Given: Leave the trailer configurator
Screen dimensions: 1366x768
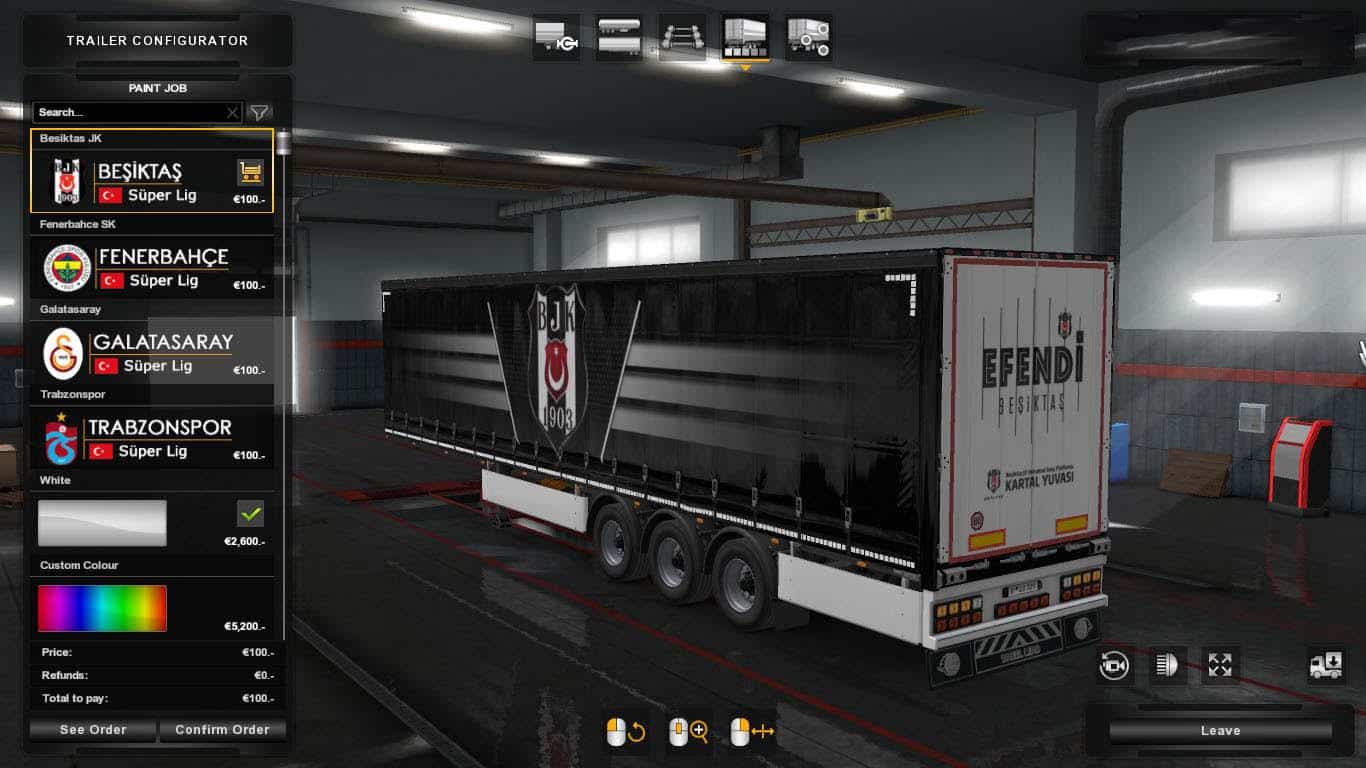Looking at the screenshot, I should tap(1220, 731).
